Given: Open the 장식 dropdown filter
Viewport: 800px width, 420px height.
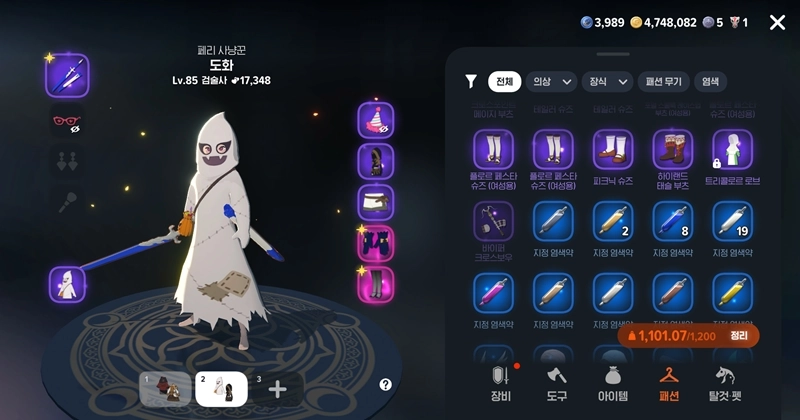Looking at the screenshot, I should (609, 82).
